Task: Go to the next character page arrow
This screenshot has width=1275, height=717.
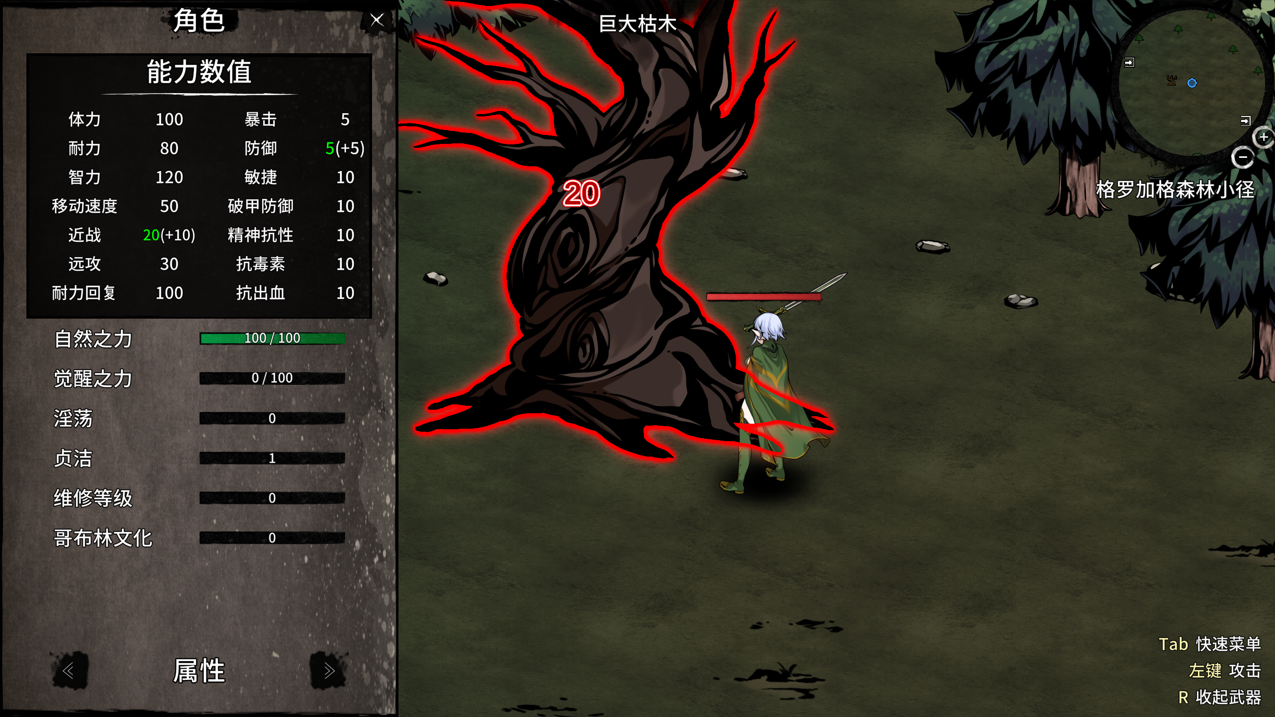Action: 328,670
